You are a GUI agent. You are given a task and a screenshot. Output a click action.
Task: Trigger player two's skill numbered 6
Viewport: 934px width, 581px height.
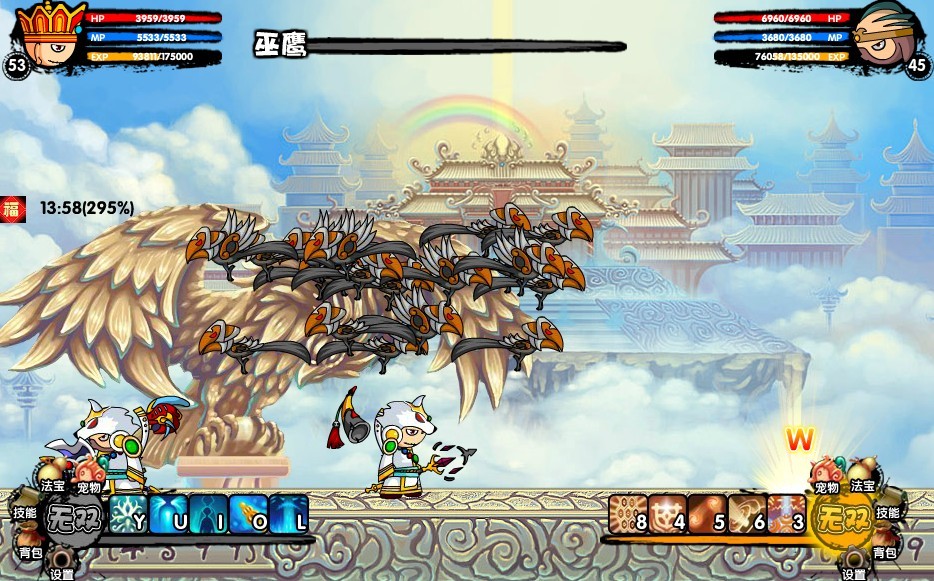(x=747, y=513)
